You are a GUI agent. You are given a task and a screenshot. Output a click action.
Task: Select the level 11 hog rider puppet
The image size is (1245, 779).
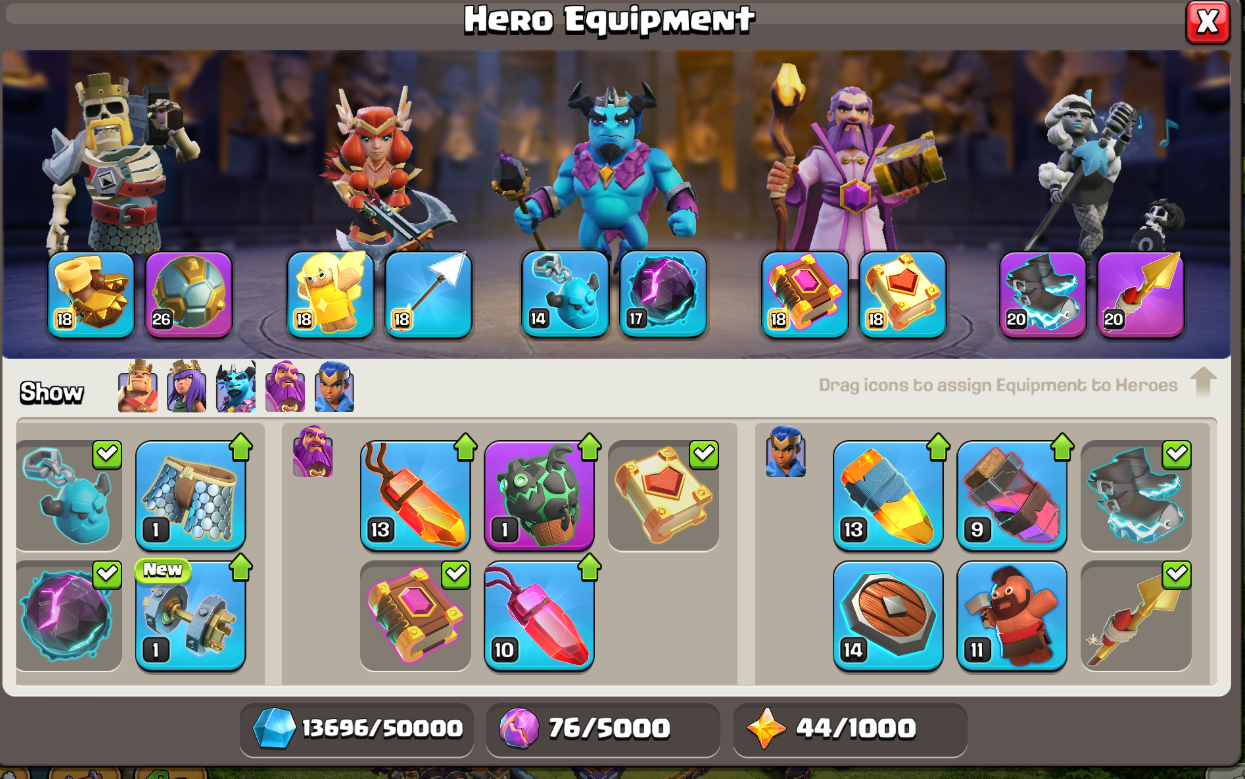tap(1012, 616)
